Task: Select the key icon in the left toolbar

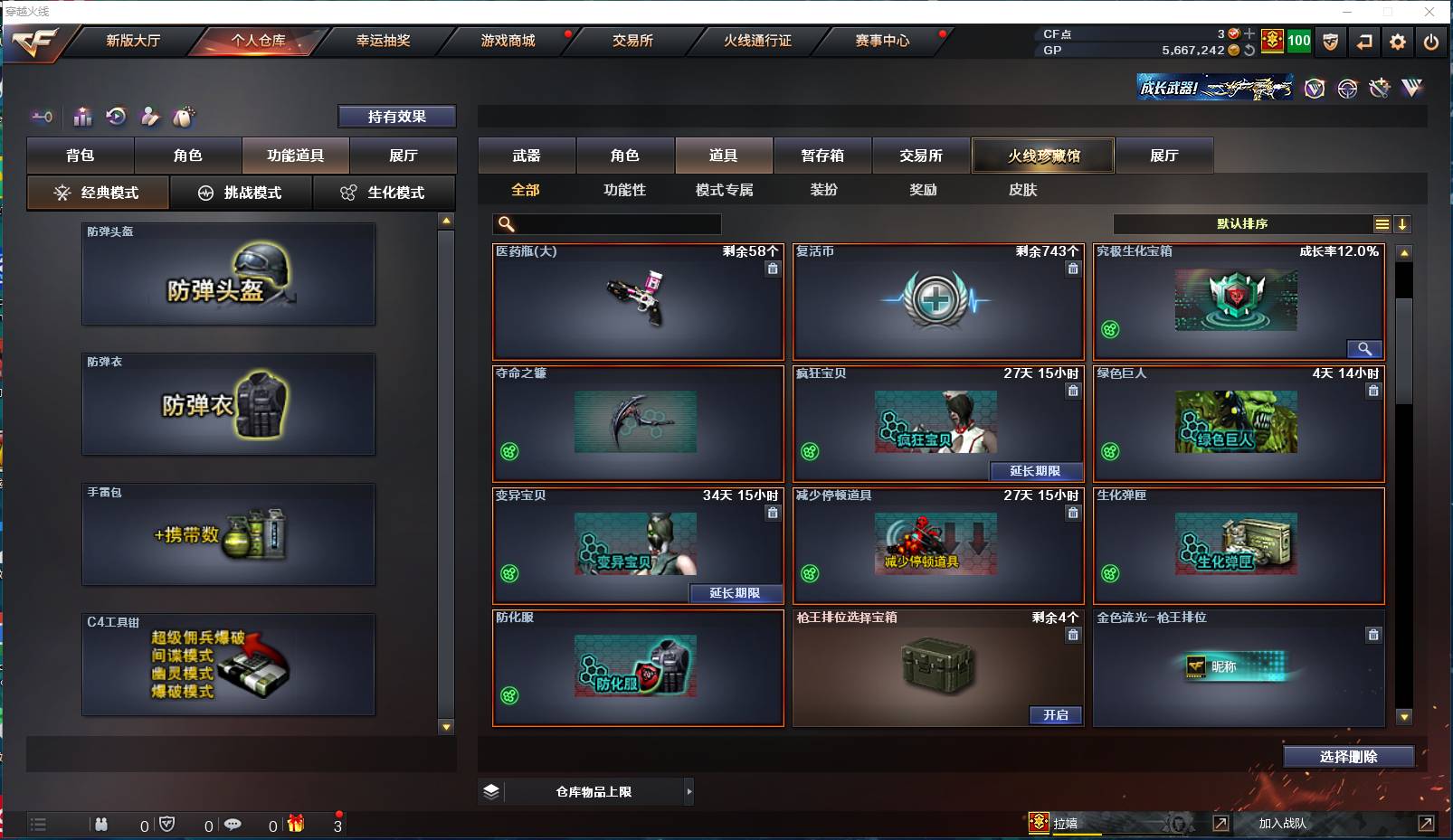Action: click(x=42, y=117)
